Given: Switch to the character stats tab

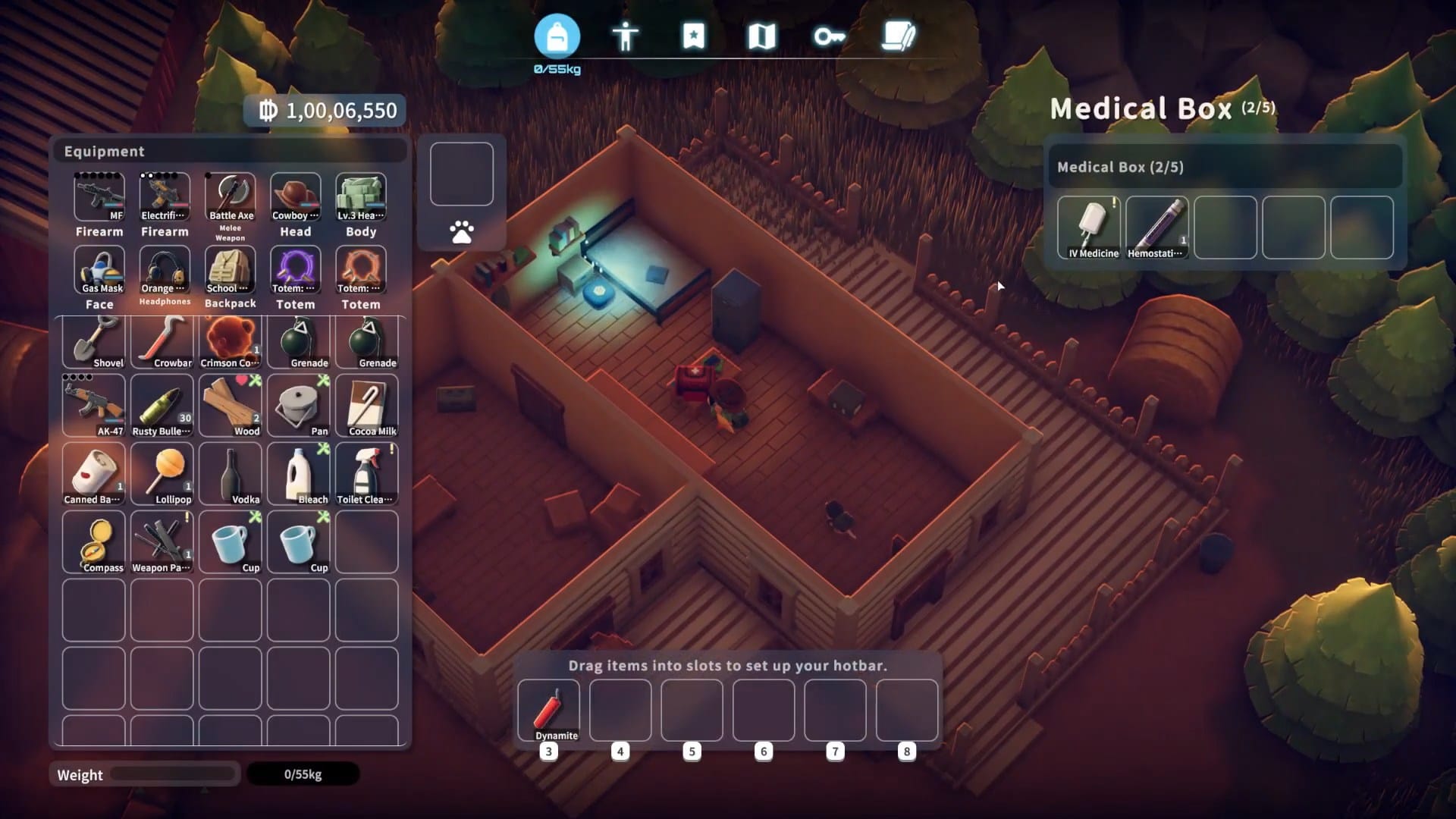Looking at the screenshot, I should (x=625, y=36).
